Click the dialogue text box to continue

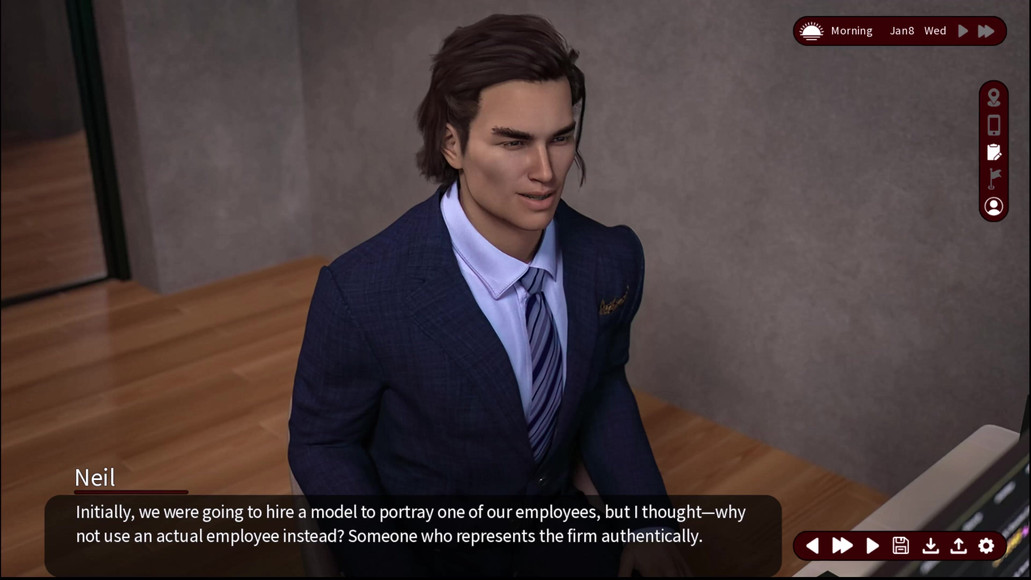point(412,525)
